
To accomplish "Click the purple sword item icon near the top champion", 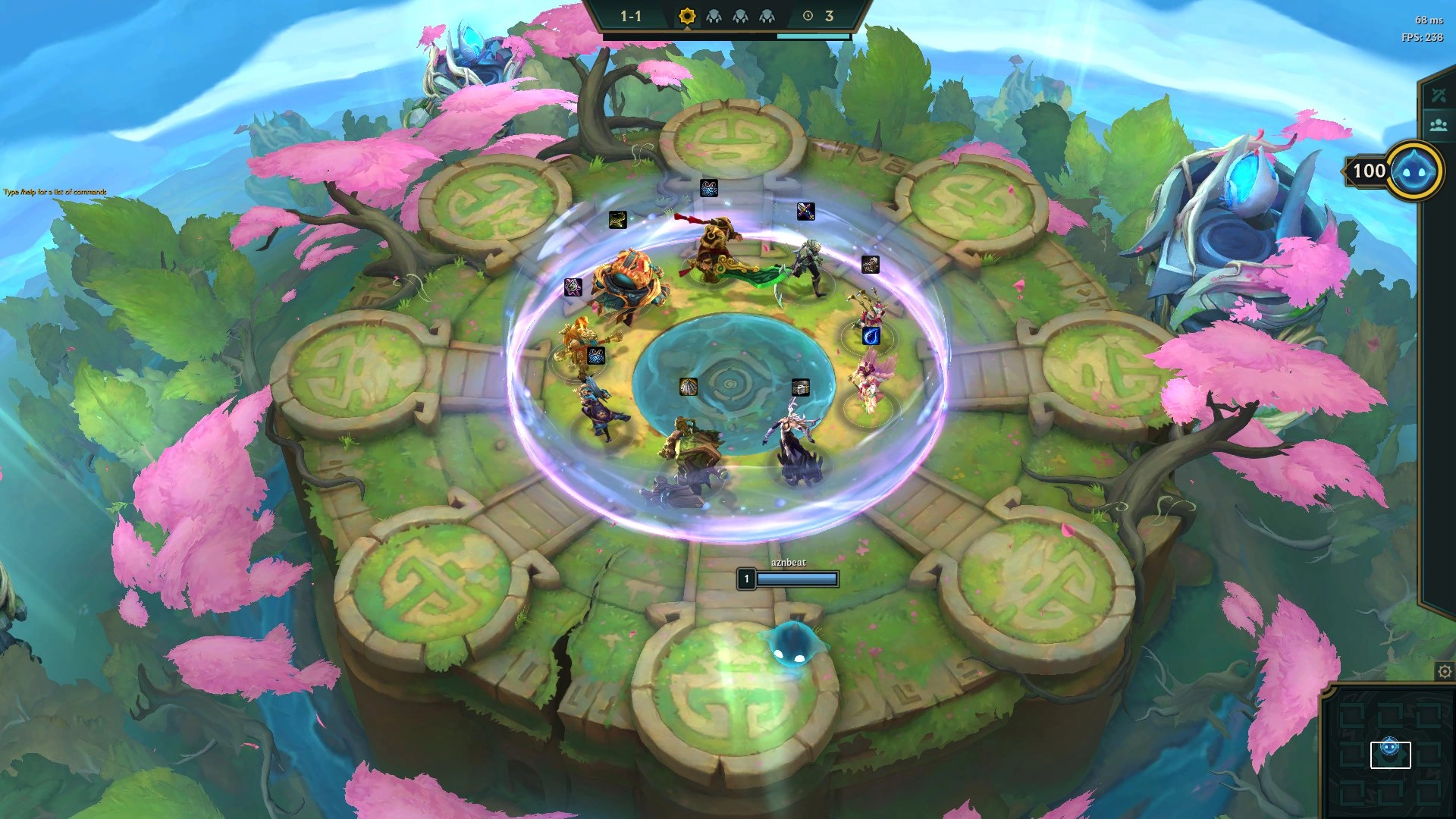I will click(805, 212).
